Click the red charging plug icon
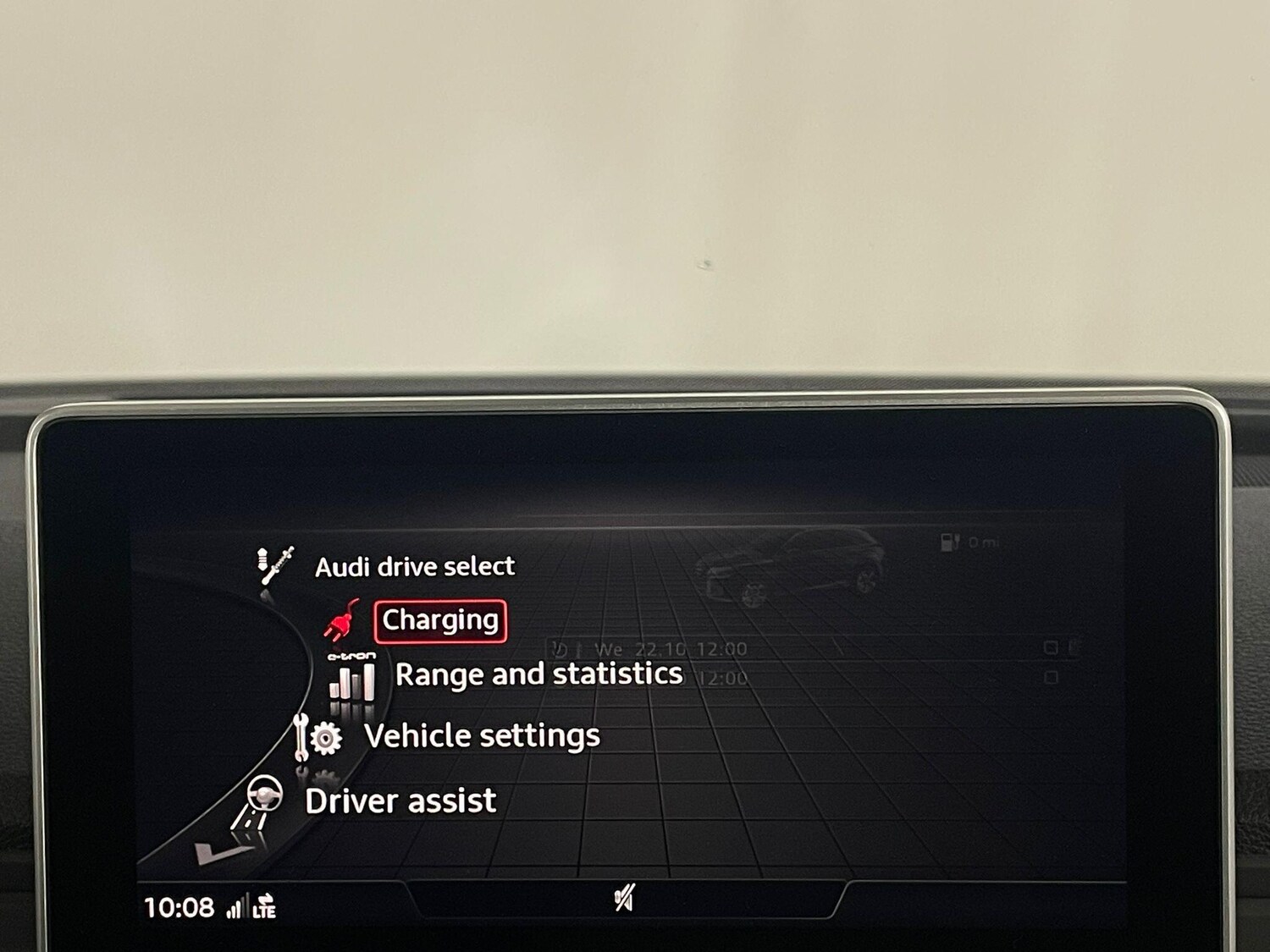Viewport: 1270px width, 952px height. [x=341, y=620]
